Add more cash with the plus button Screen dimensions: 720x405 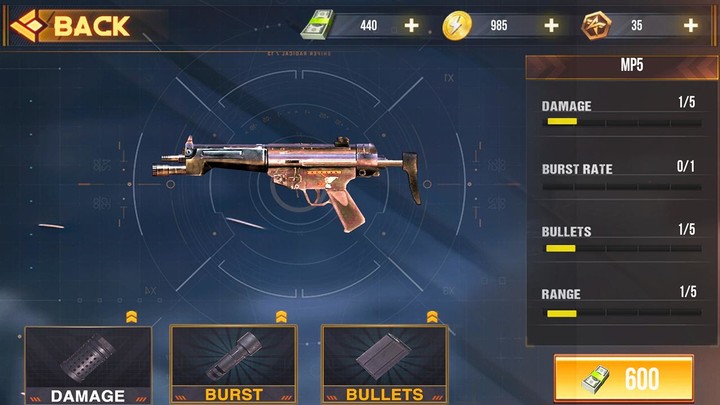click(411, 25)
